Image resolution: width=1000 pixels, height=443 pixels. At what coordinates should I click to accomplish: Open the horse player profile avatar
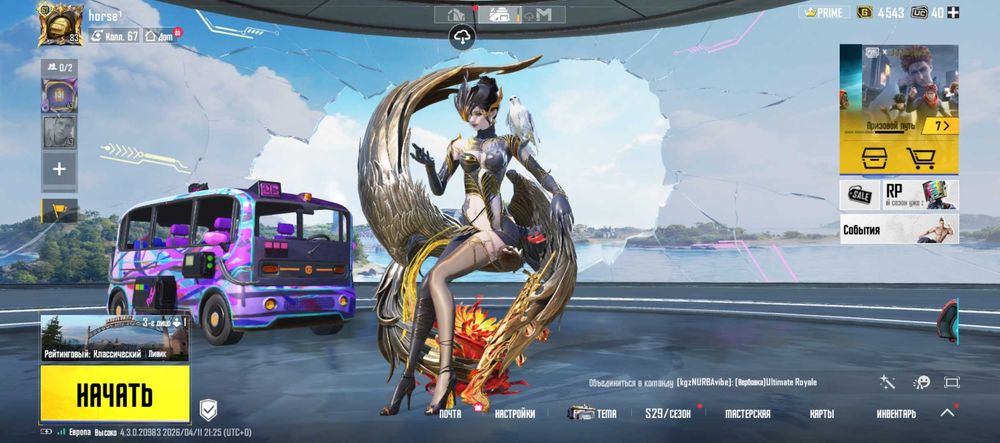click(60, 24)
